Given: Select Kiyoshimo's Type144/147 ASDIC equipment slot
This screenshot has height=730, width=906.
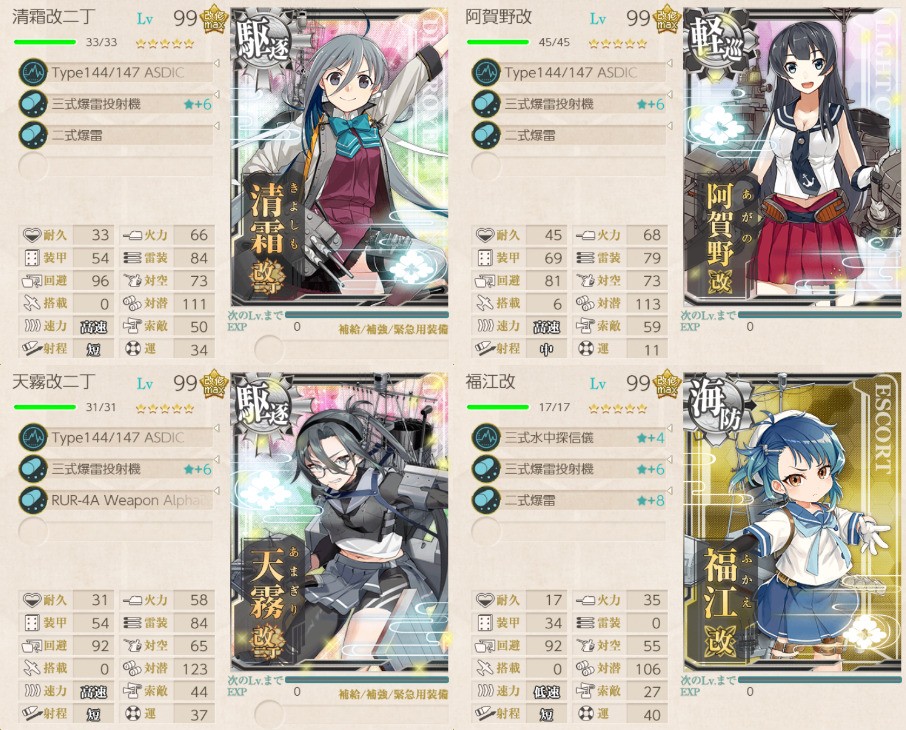Looking at the screenshot, I should (x=115, y=72).
